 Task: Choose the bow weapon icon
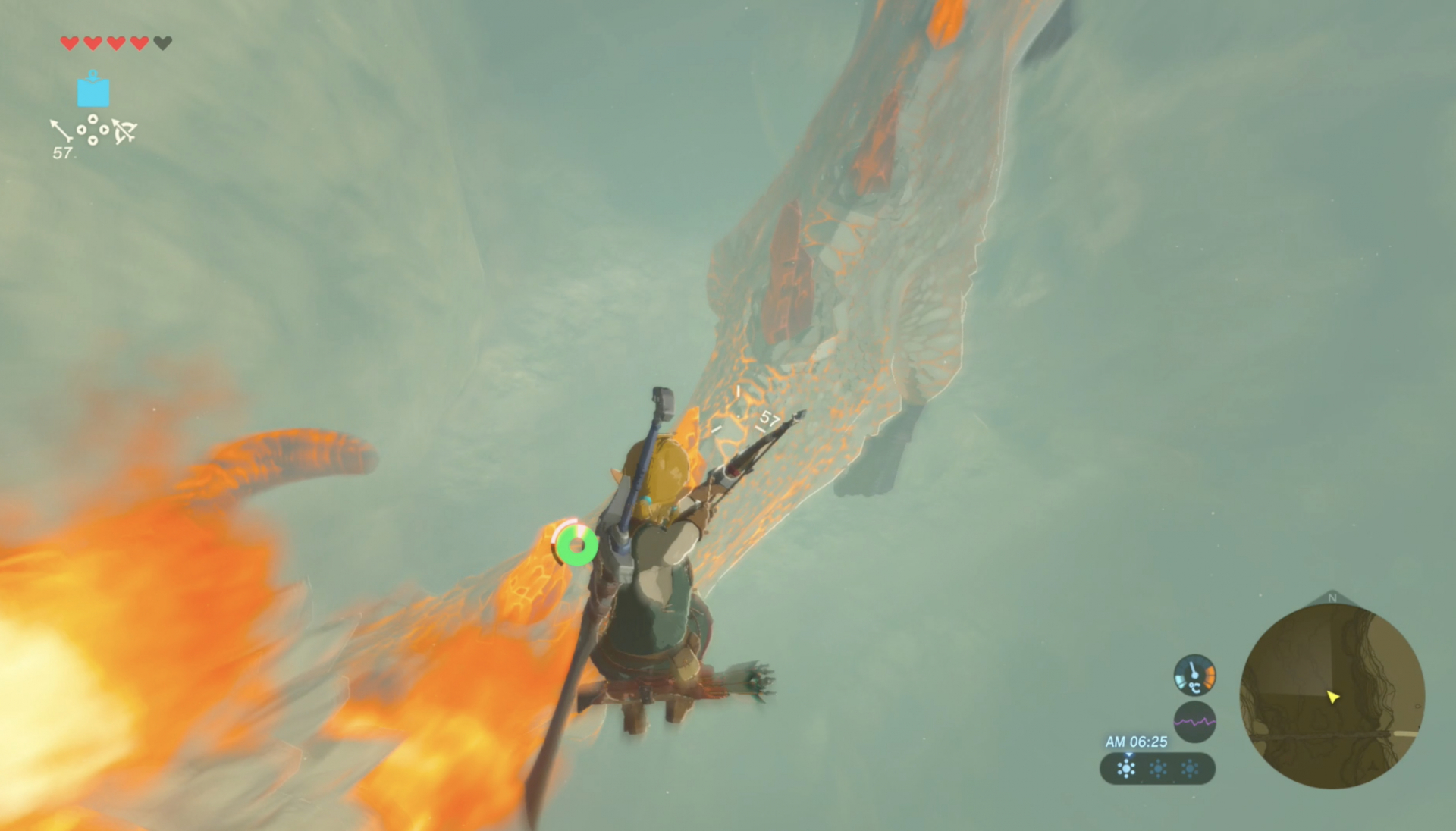(124, 132)
